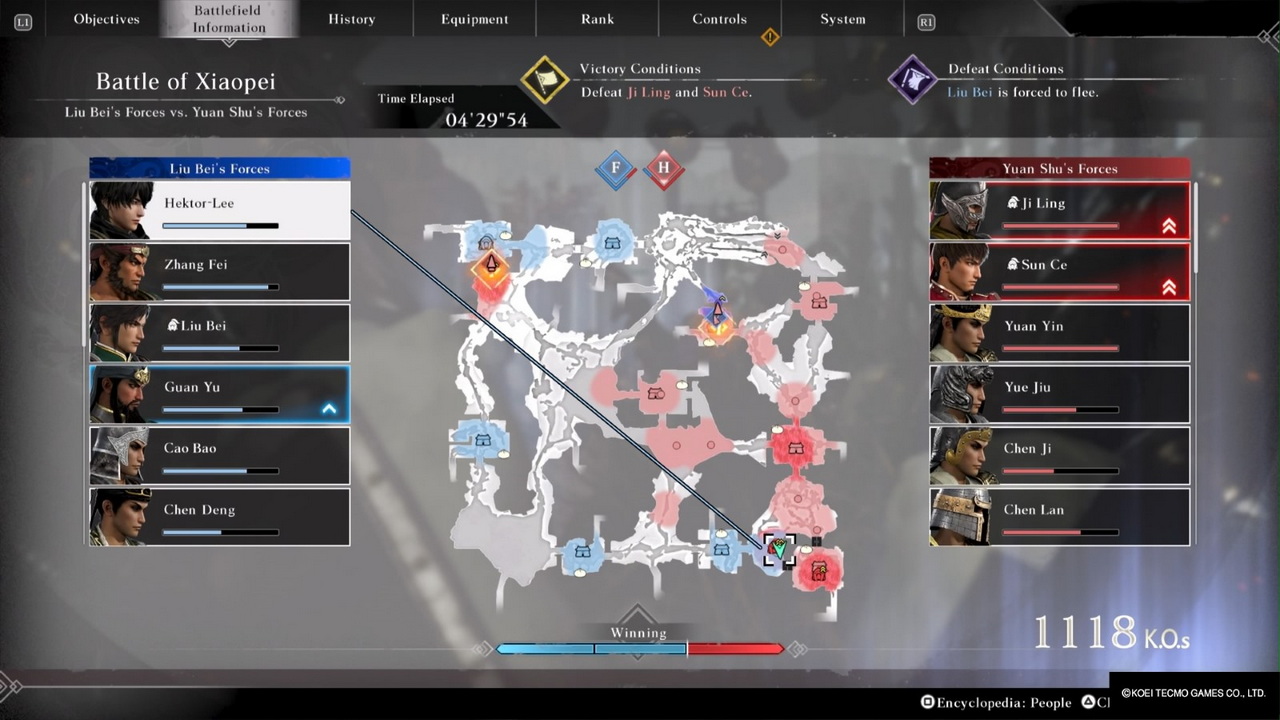Screen dimensions: 1280x720
Task: Select enemy commander Ji Ling
Action: pyautogui.click(x=1060, y=210)
